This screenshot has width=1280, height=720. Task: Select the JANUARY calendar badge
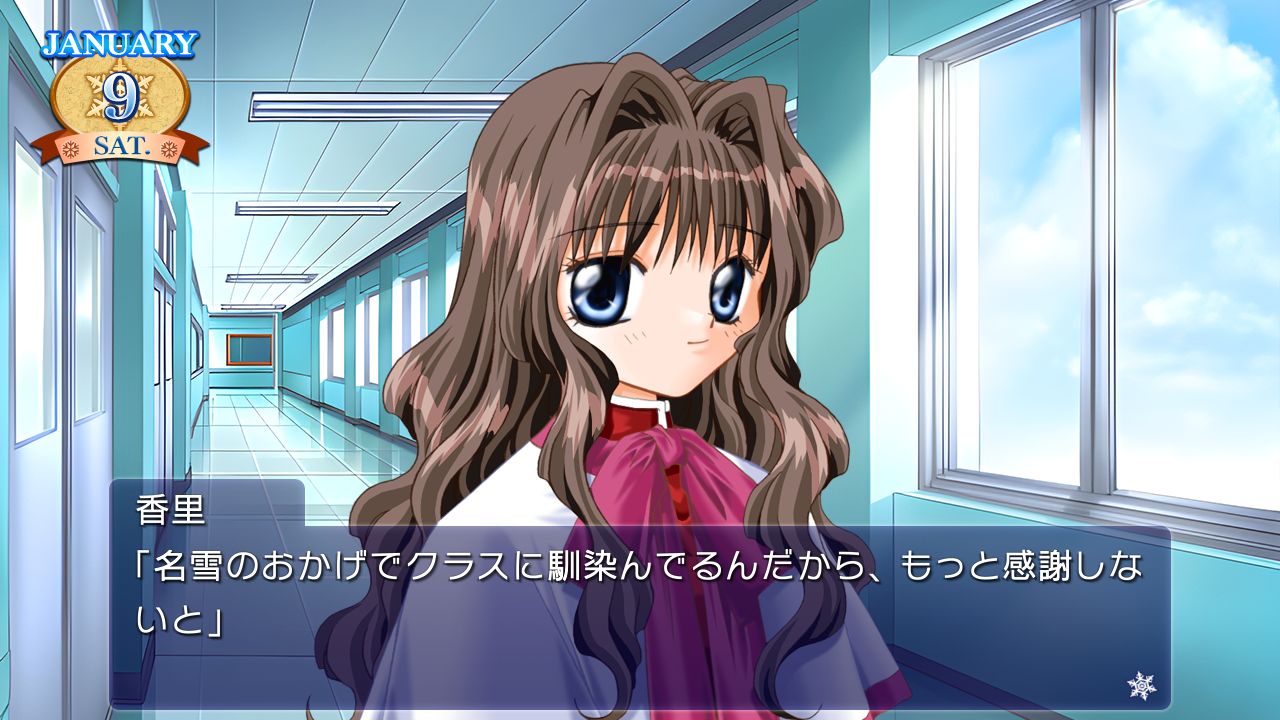click(x=120, y=42)
